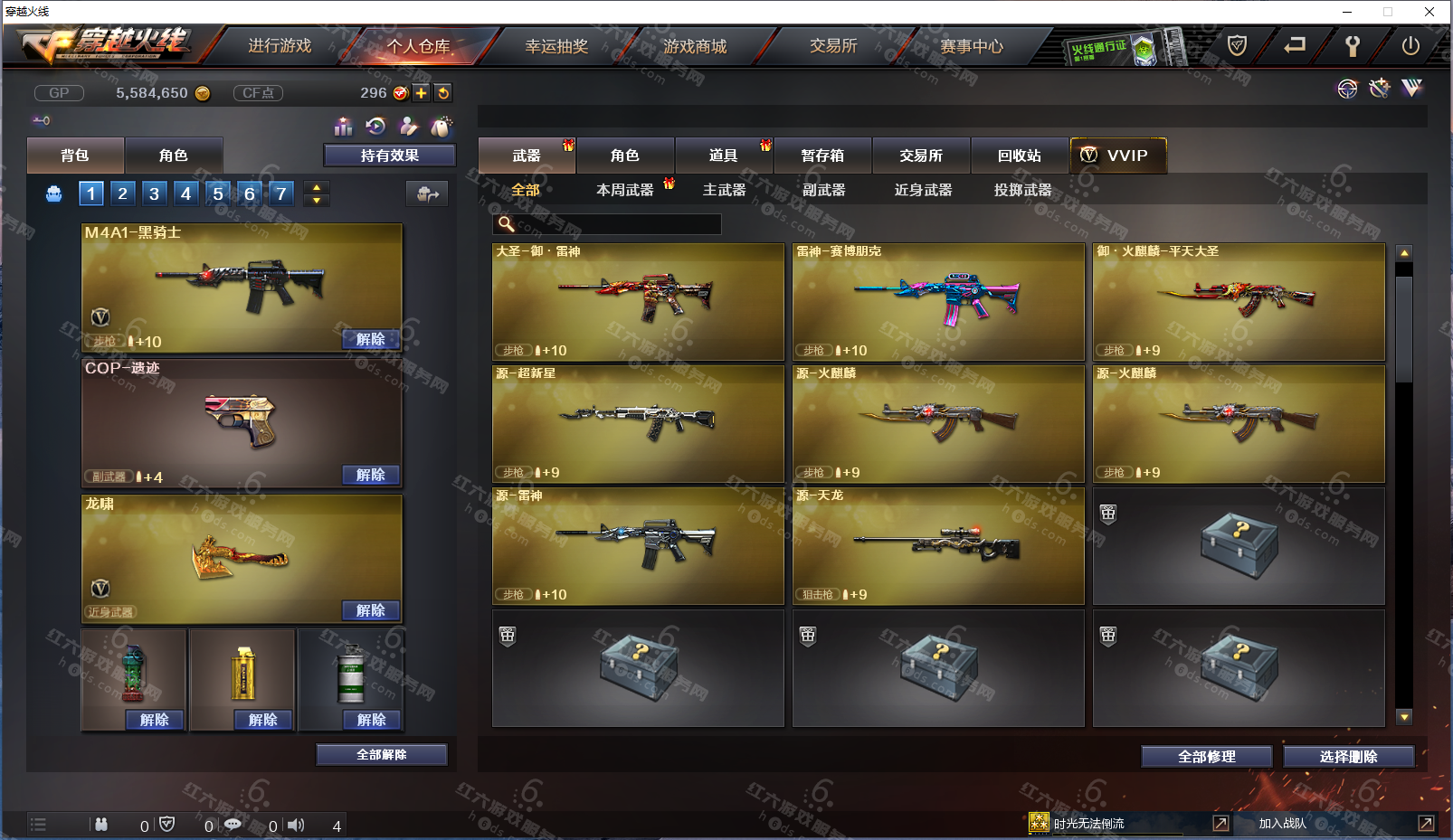
Task: Open the 进行游戏 menu
Action: 280,46
